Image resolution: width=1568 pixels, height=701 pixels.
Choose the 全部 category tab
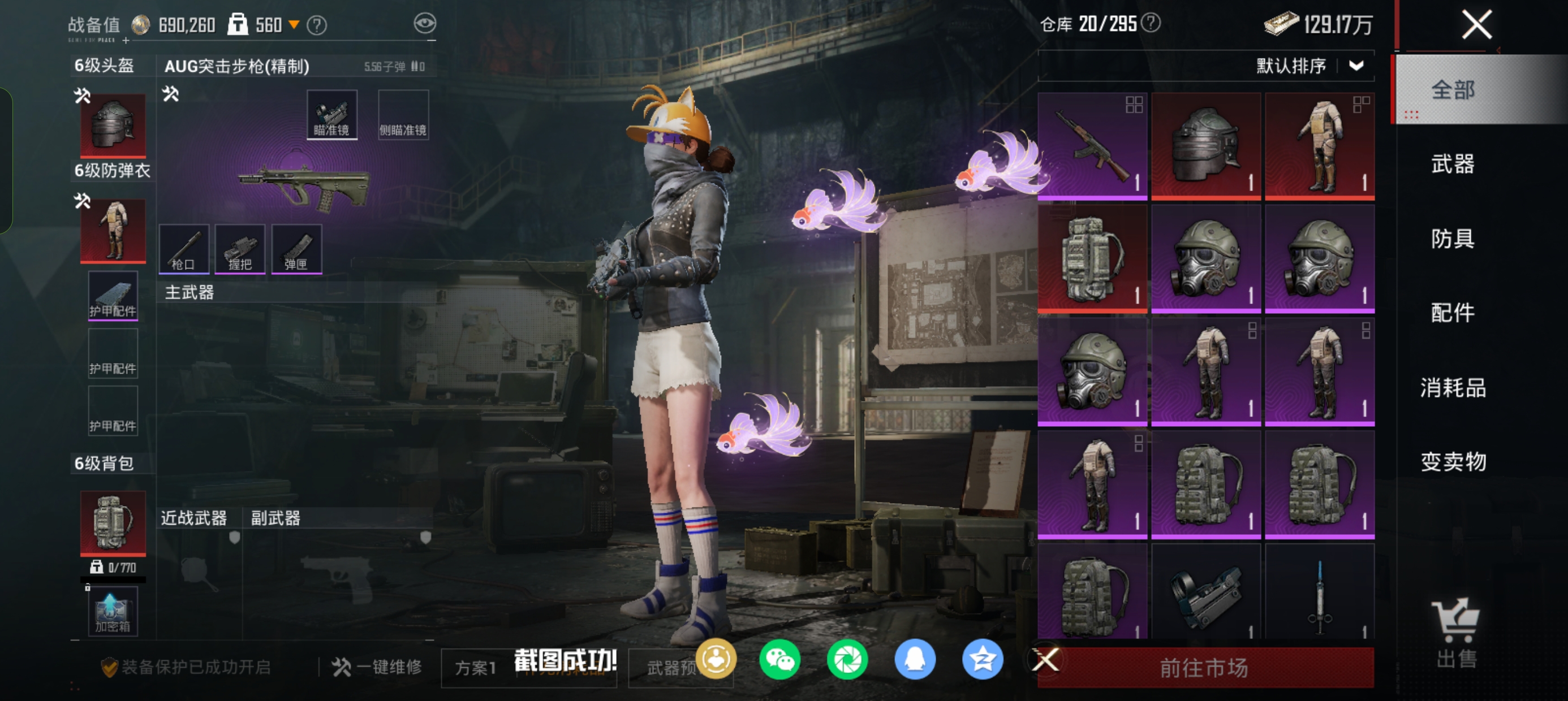pyautogui.click(x=1453, y=90)
